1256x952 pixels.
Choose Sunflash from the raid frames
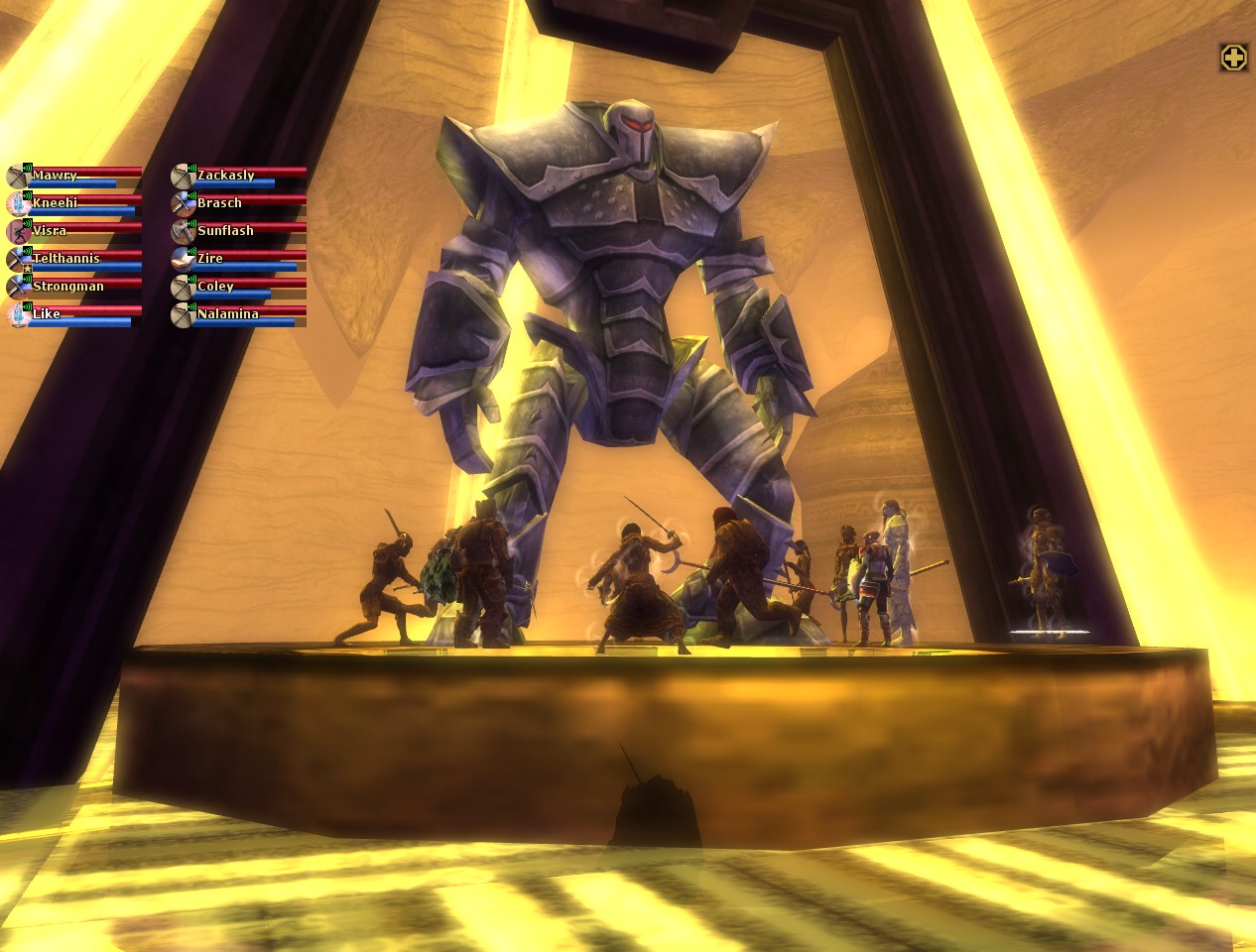pyautogui.click(x=239, y=232)
